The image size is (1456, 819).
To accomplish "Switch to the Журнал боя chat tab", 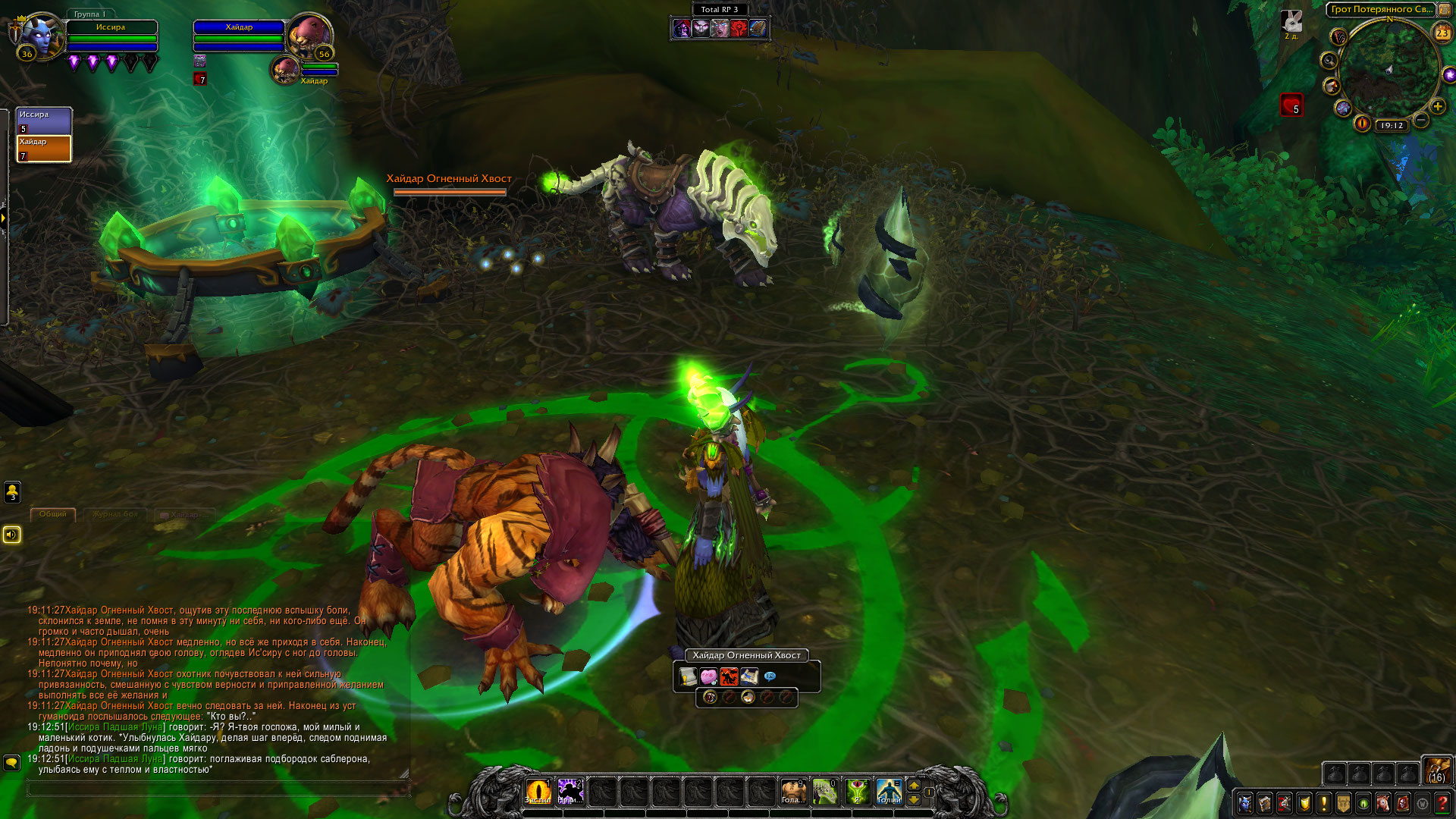I will [115, 514].
